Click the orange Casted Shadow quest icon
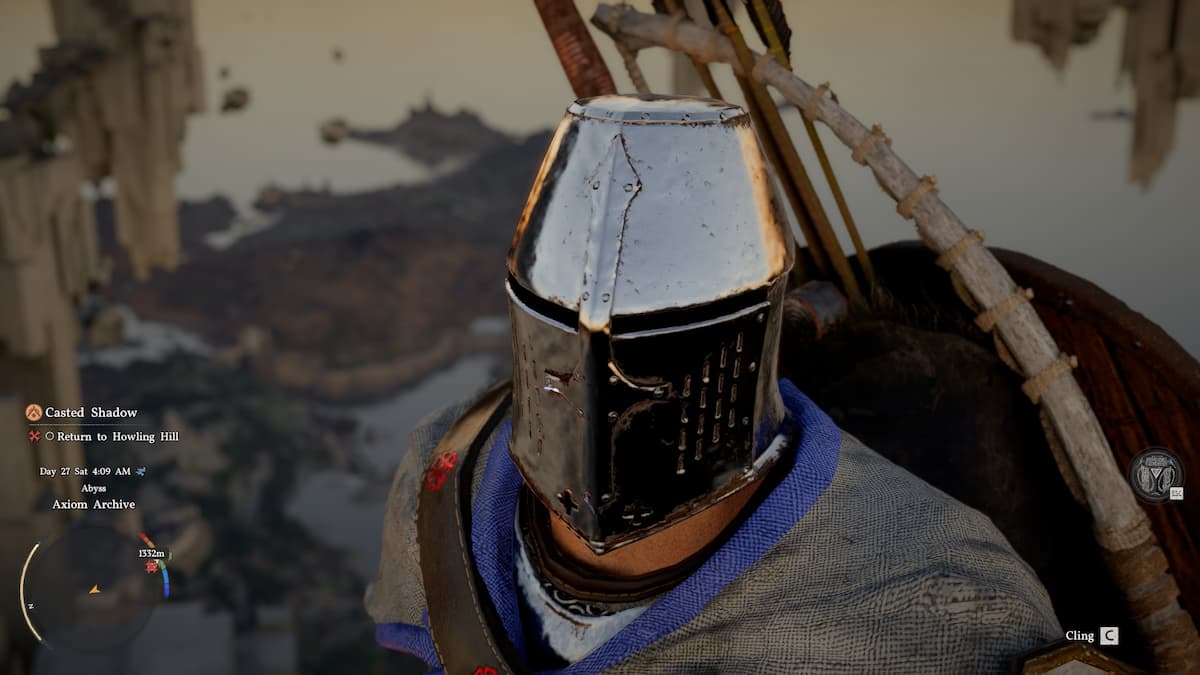The height and width of the screenshot is (675, 1200). point(34,412)
